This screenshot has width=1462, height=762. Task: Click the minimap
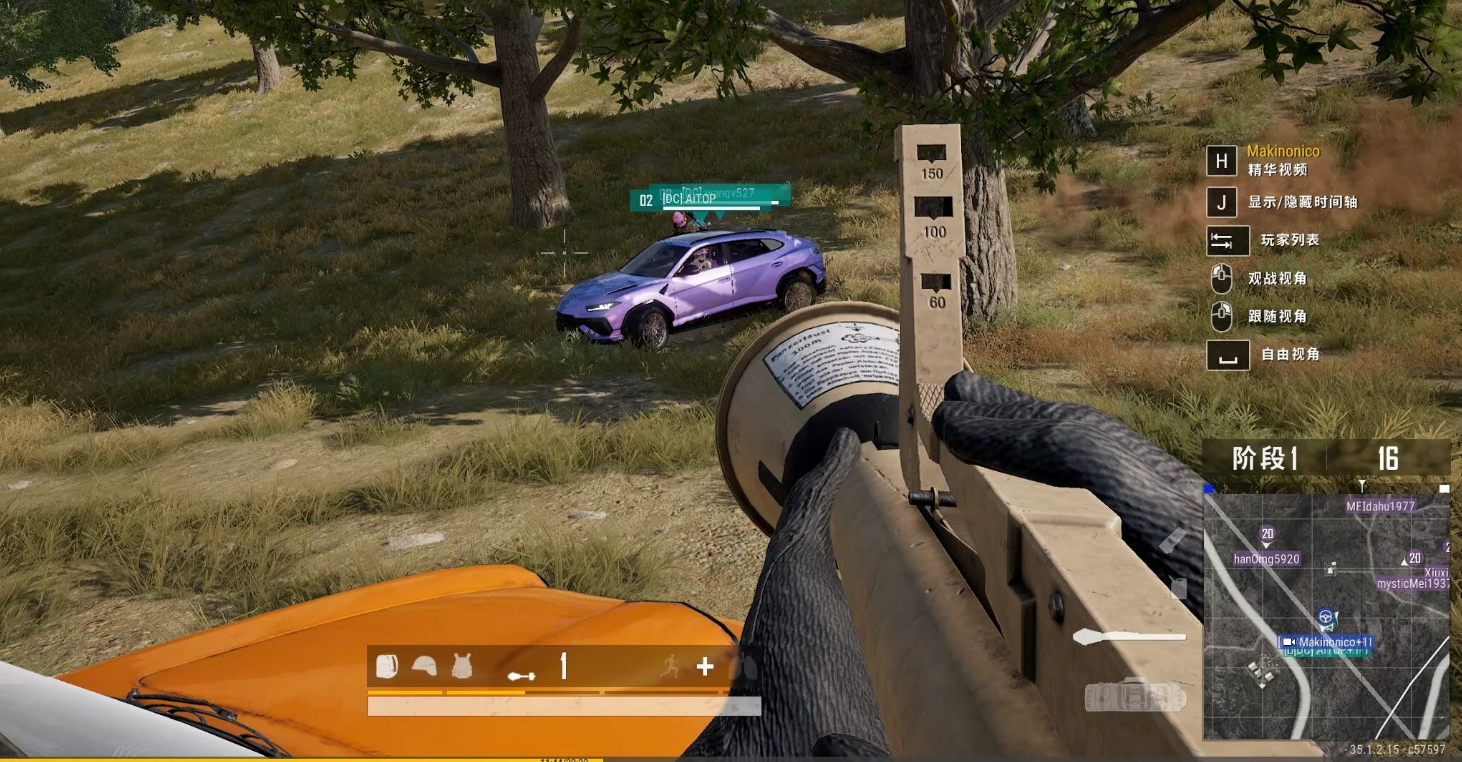(1326, 616)
